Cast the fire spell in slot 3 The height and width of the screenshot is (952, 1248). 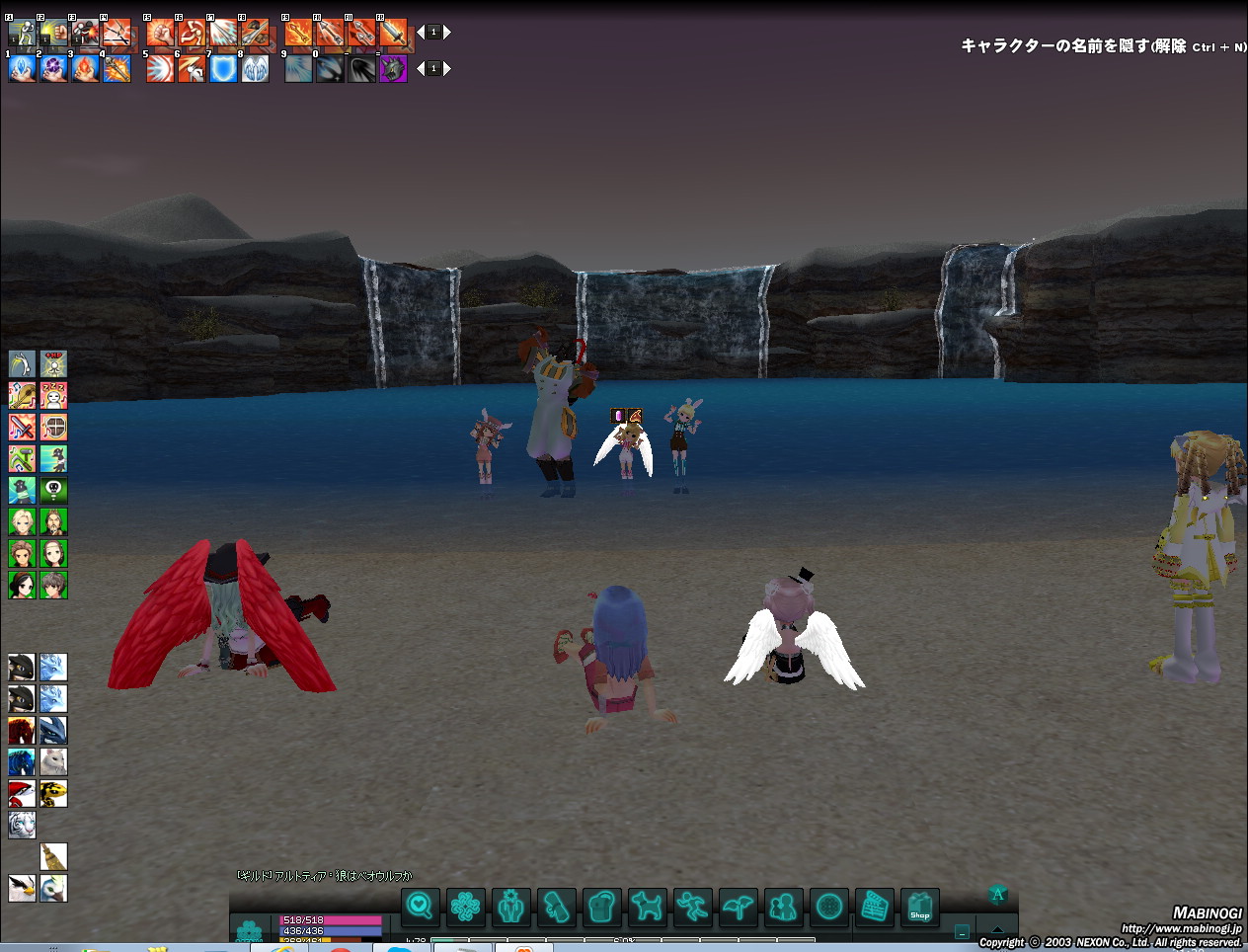[x=85, y=68]
